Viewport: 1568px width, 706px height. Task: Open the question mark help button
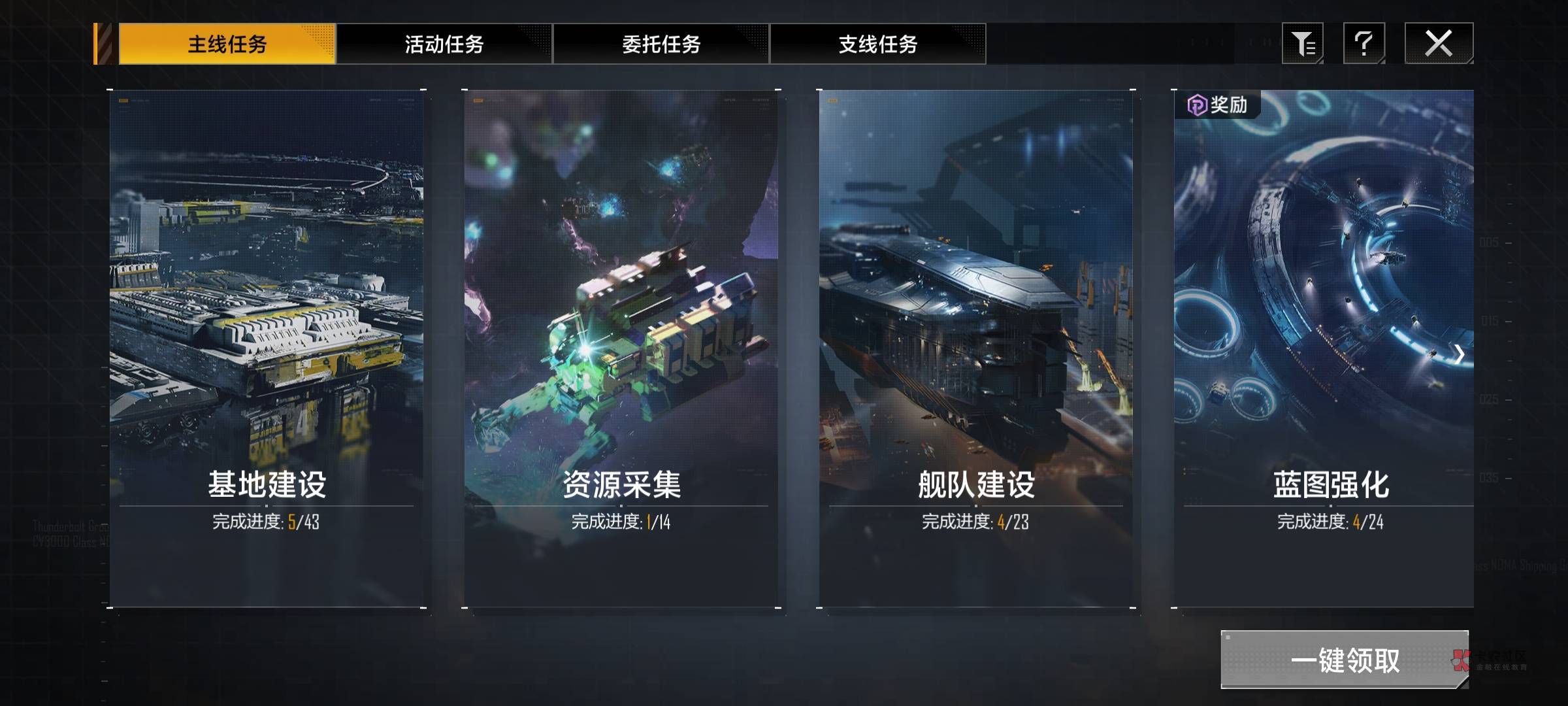[x=1364, y=44]
